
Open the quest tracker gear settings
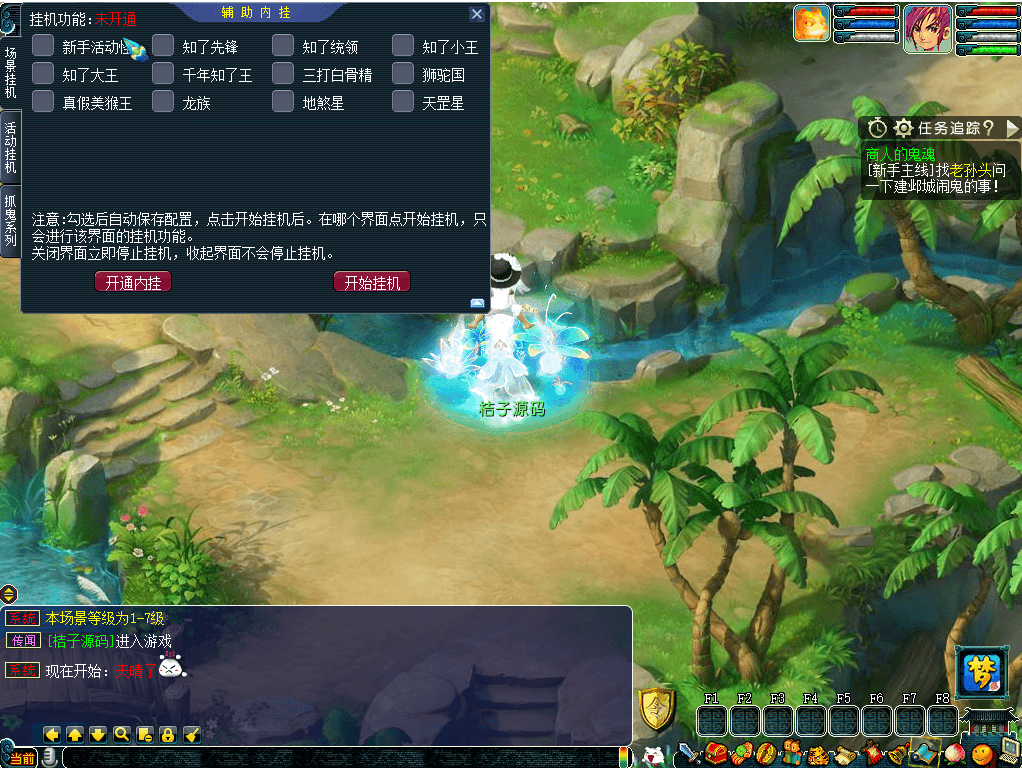pyautogui.click(x=903, y=128)
